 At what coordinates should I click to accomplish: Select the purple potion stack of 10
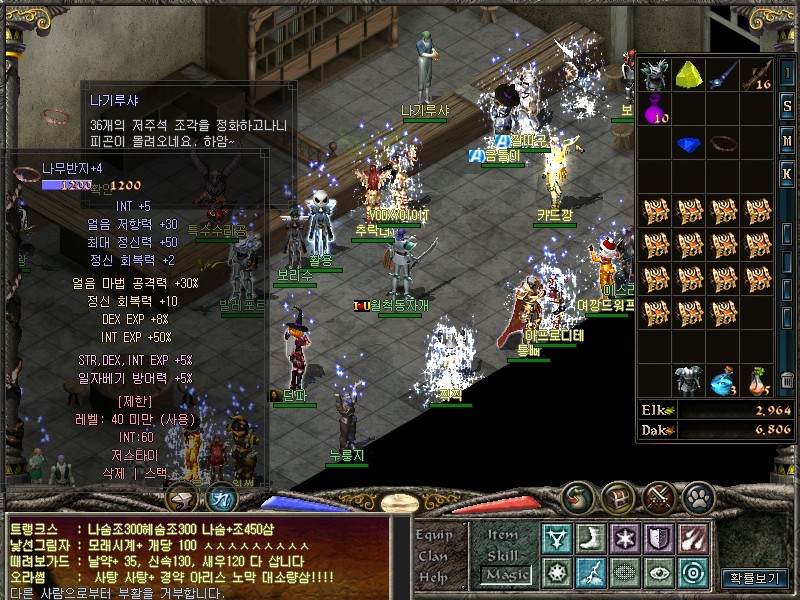click(x=654, y=108)
